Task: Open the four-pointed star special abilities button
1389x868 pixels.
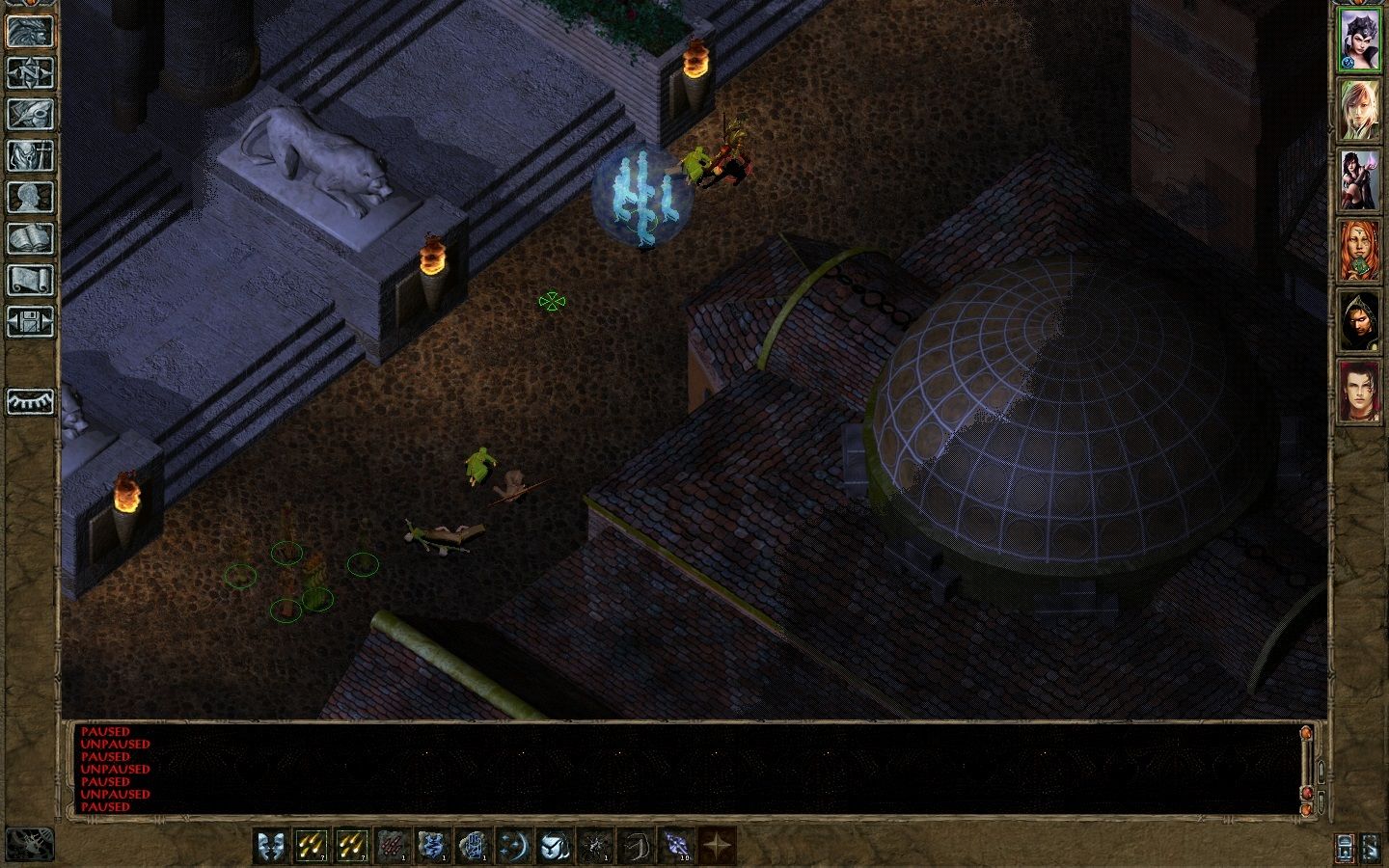Action: pyautogui.click(x=717, y=846)
